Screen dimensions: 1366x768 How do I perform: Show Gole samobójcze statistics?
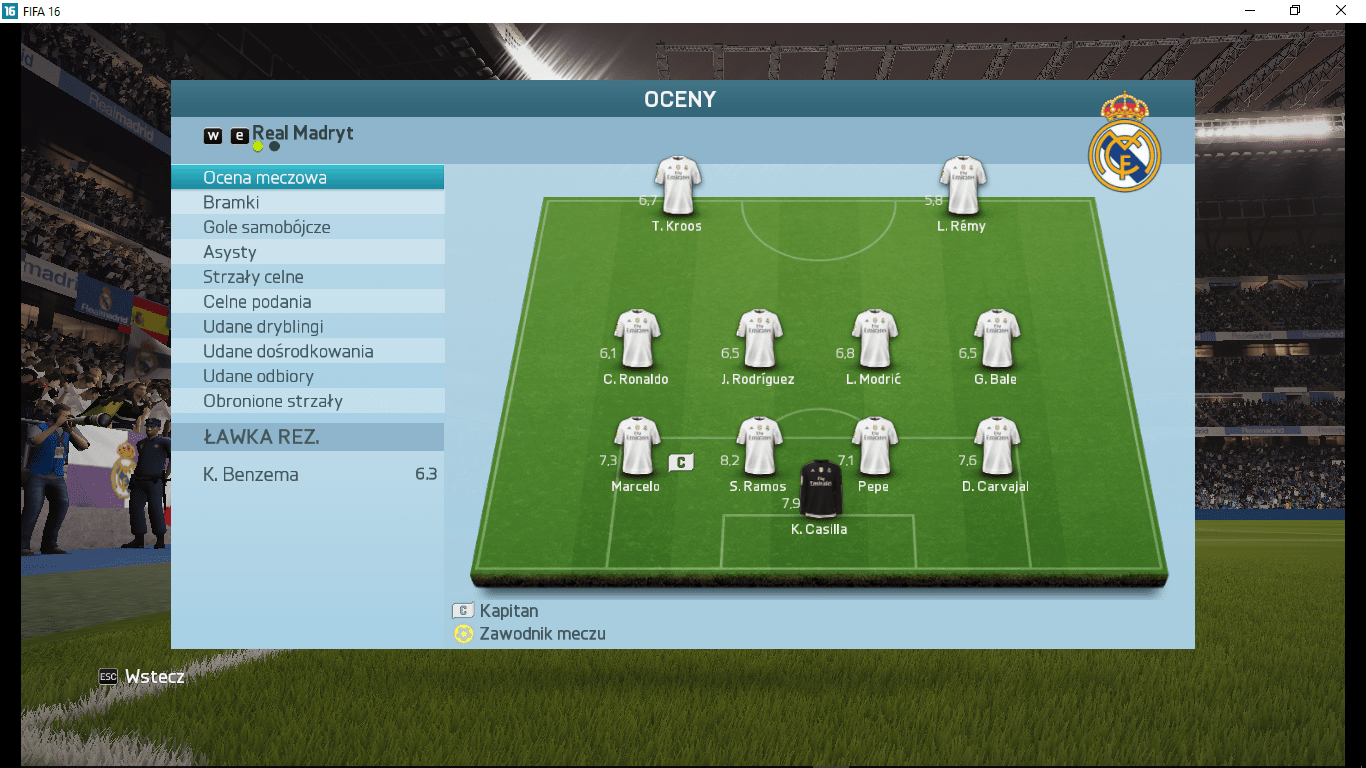point(307,227)
